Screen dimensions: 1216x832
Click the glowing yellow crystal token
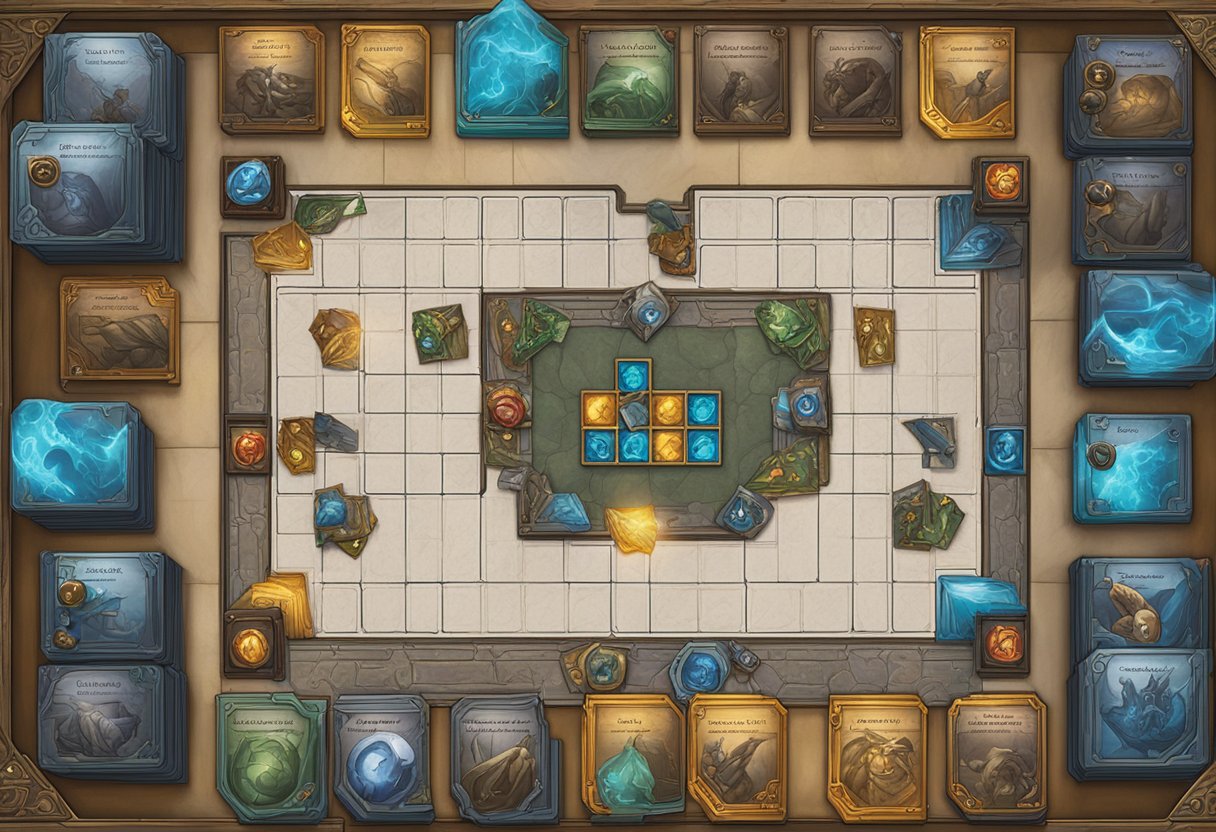[x=632, y=528]
